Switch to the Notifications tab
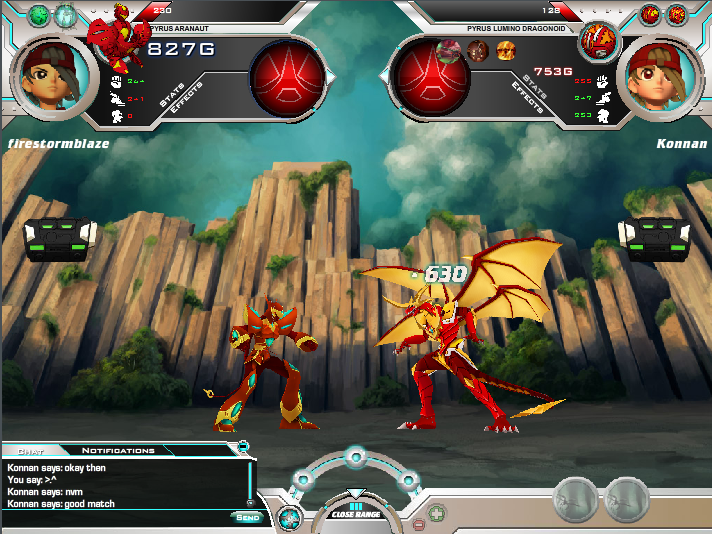 118,451
